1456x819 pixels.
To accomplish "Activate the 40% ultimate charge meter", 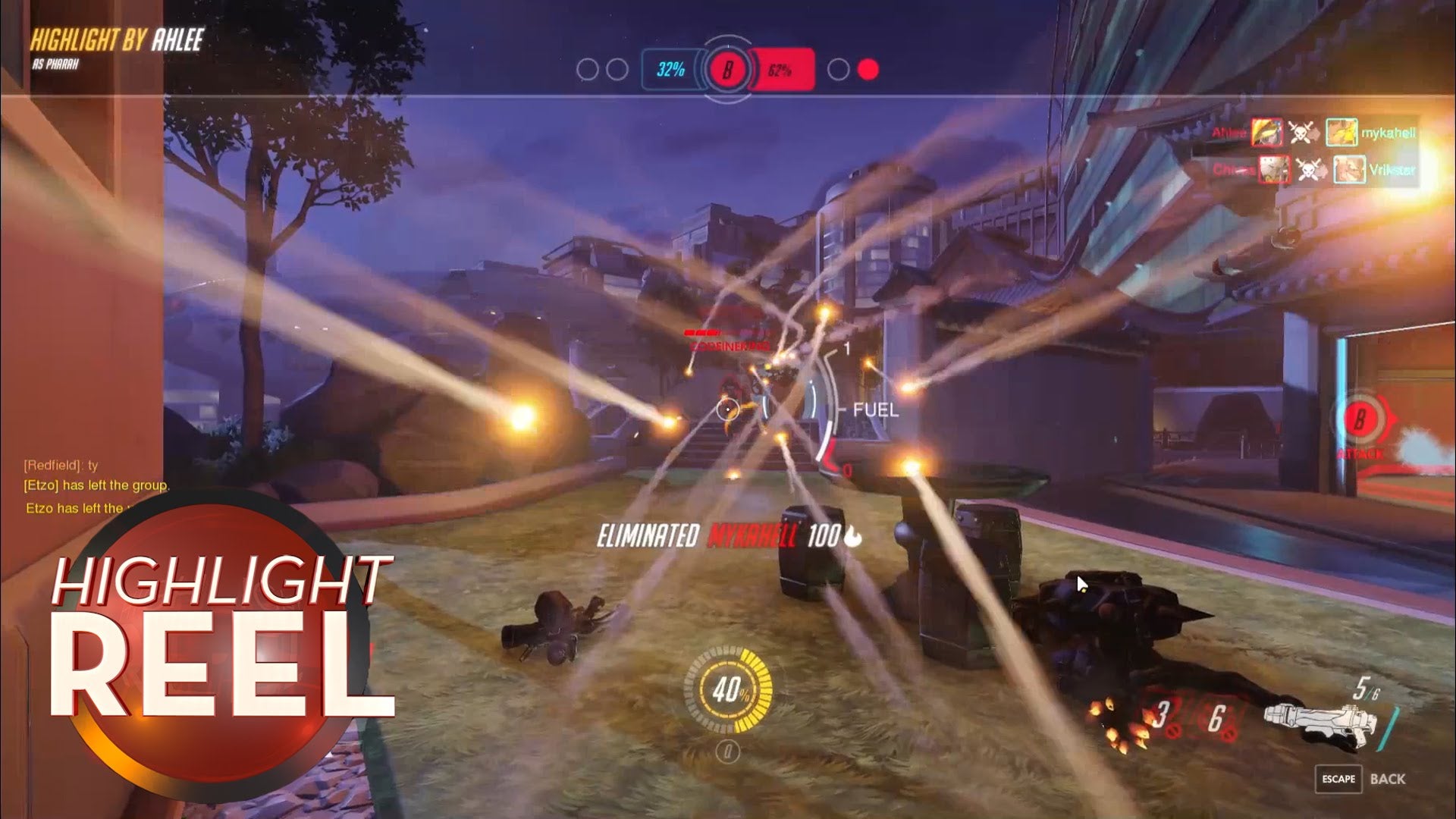I will (729, 690).
